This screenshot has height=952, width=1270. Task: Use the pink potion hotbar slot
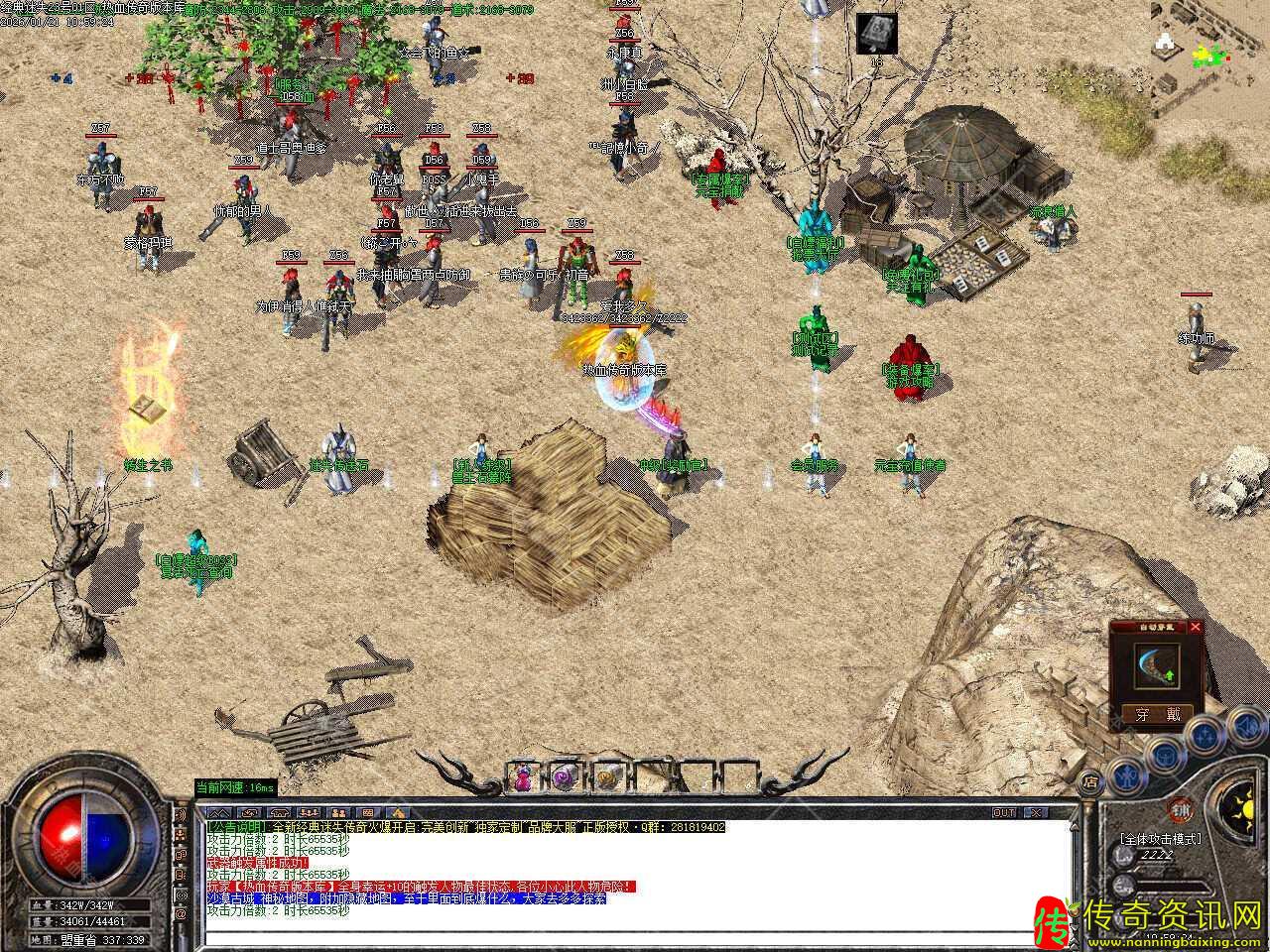pyautogui.click(x=523, y=778)
